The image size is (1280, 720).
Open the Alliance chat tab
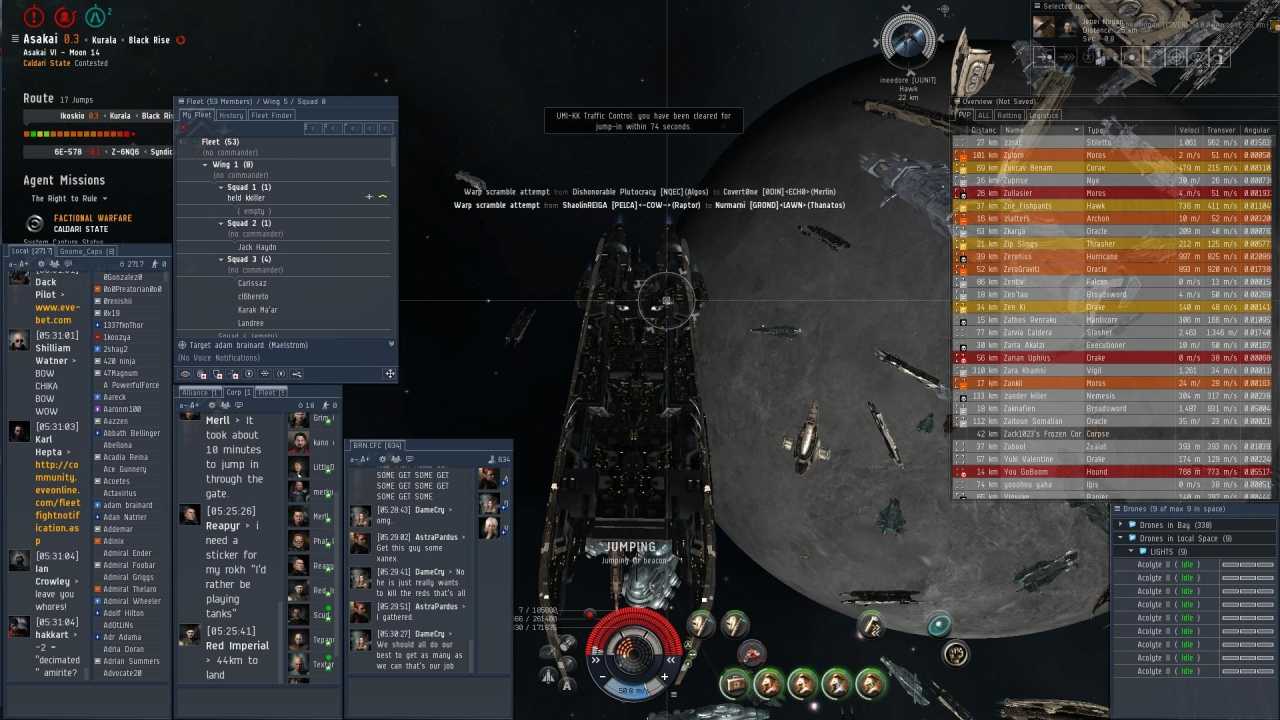tap(195, 393)
